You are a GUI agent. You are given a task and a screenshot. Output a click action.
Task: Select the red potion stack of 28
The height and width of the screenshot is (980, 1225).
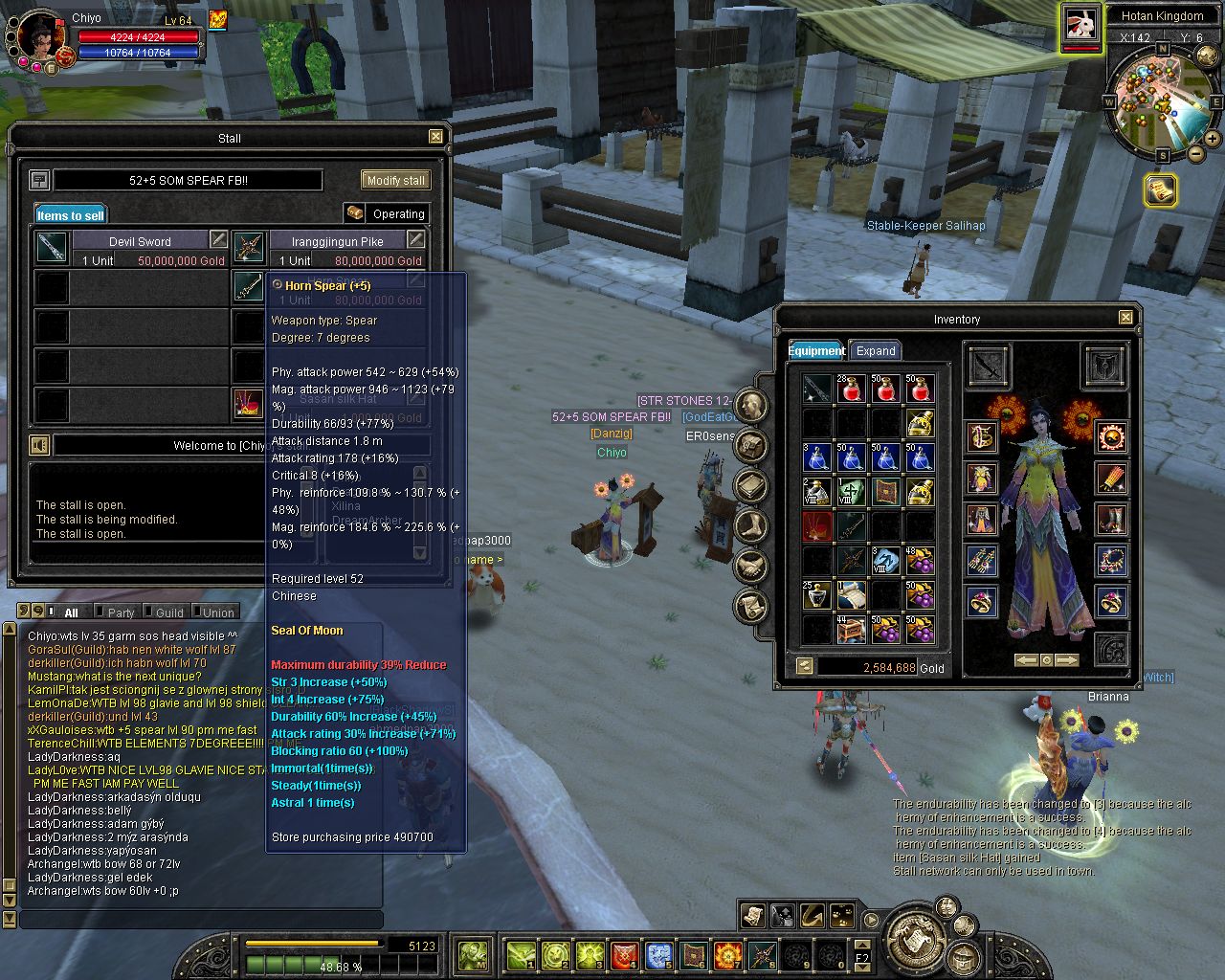click(x=851, y=390)
